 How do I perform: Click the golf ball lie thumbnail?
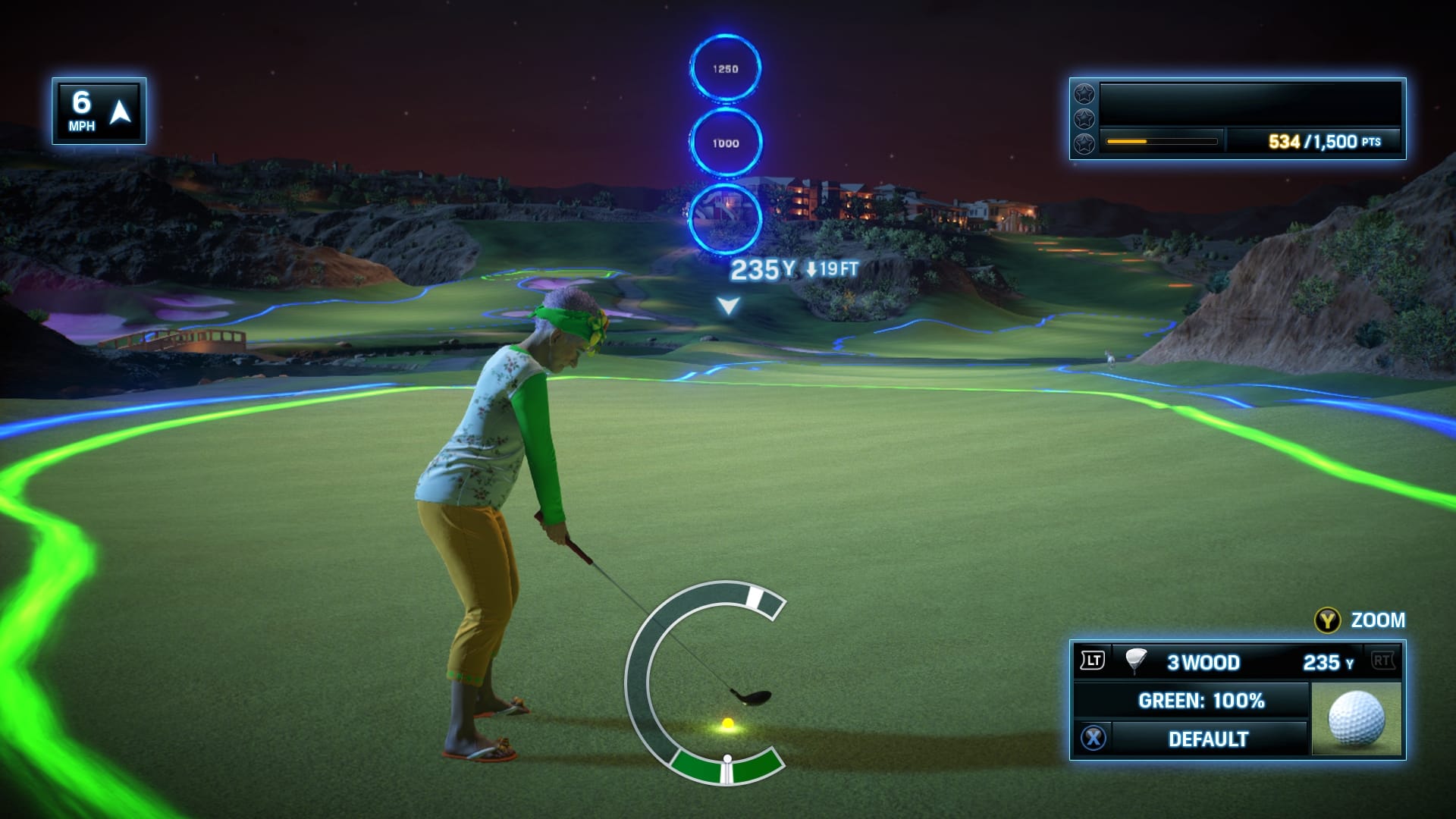point(1356,719)
